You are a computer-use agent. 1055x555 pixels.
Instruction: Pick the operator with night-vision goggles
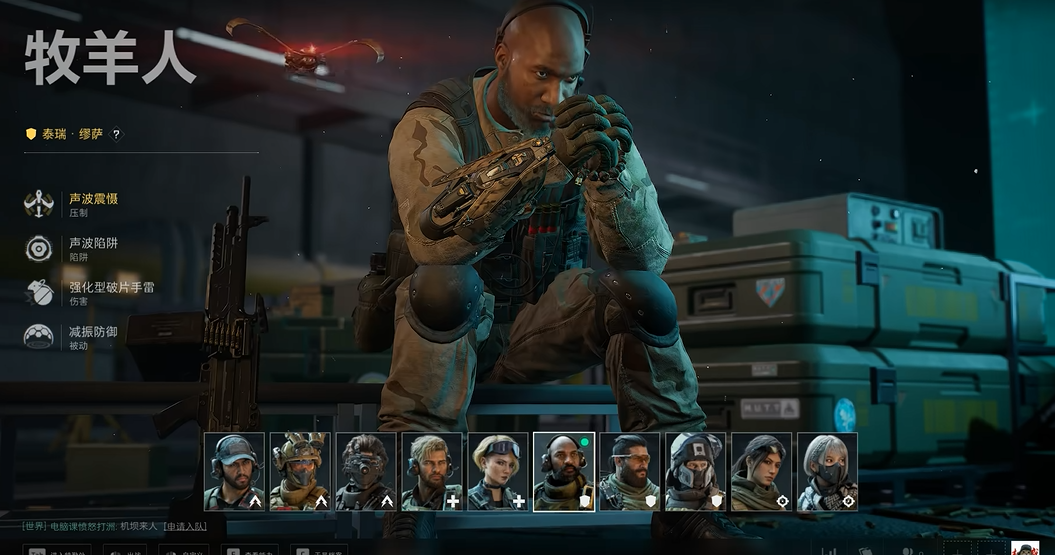coord(366,472)
